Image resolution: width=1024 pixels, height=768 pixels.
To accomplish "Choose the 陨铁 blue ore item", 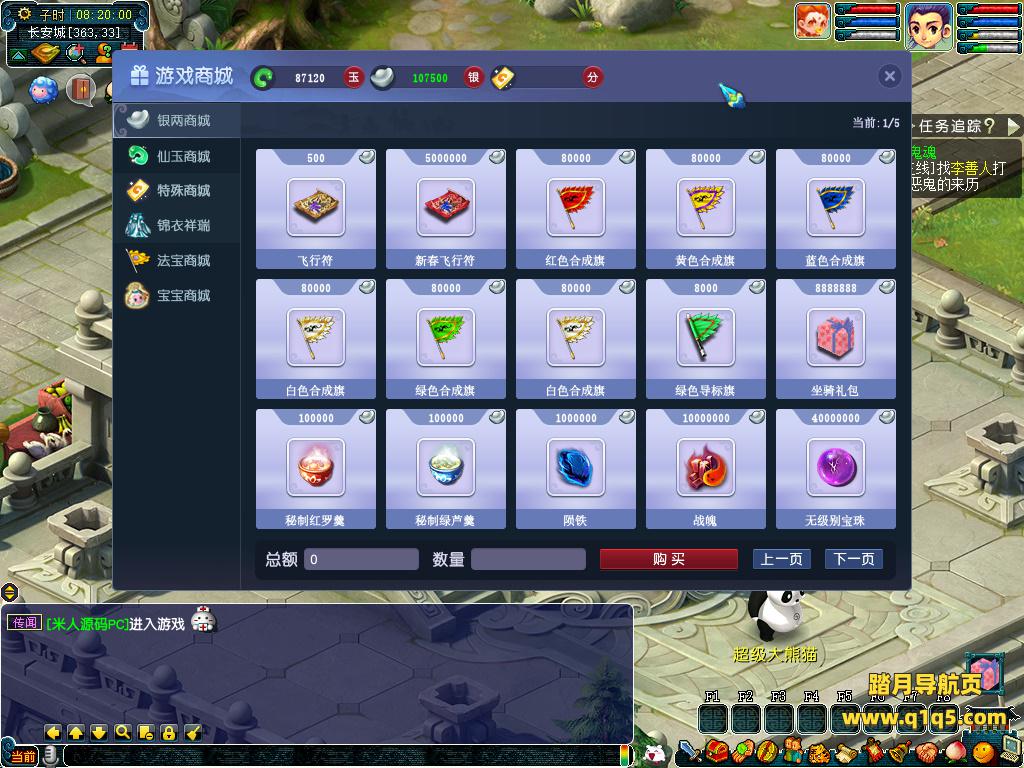I will (x=576, y=468).
